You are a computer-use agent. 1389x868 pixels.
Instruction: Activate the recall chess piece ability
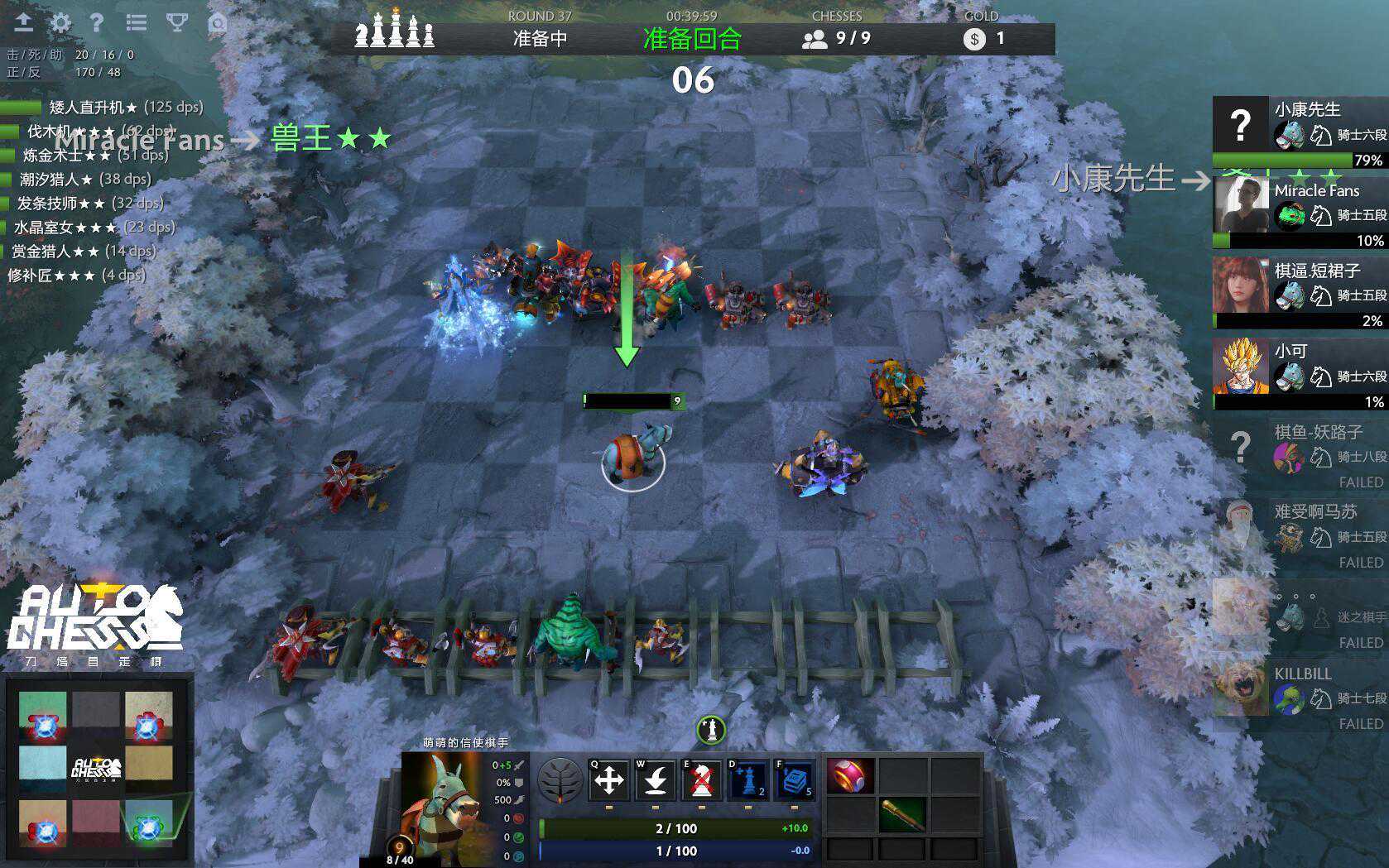[656, 779]
